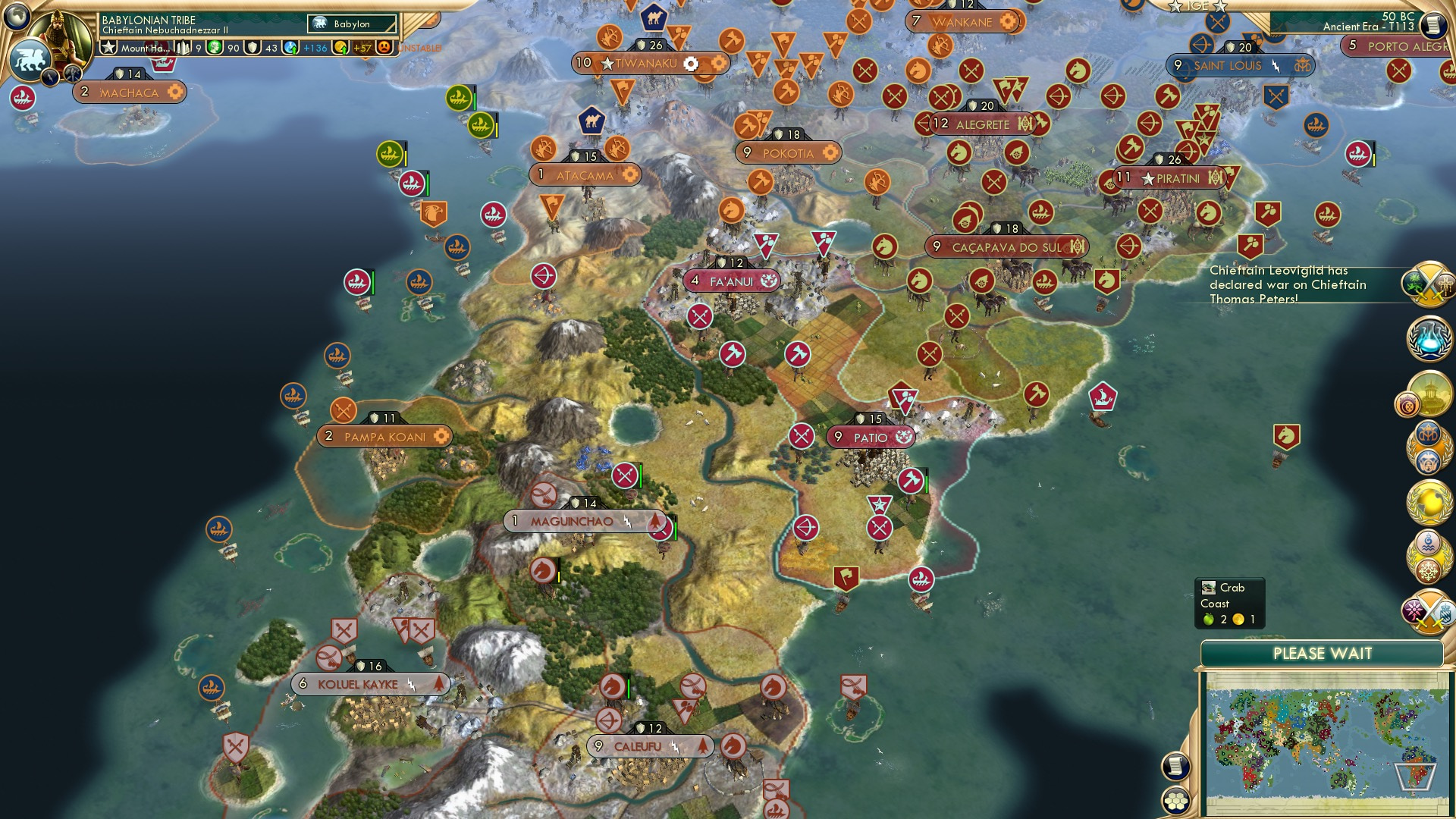Expand Caleufu's city banner arrow
This screenshot has height=819, width=1456.
pos(704,746)
